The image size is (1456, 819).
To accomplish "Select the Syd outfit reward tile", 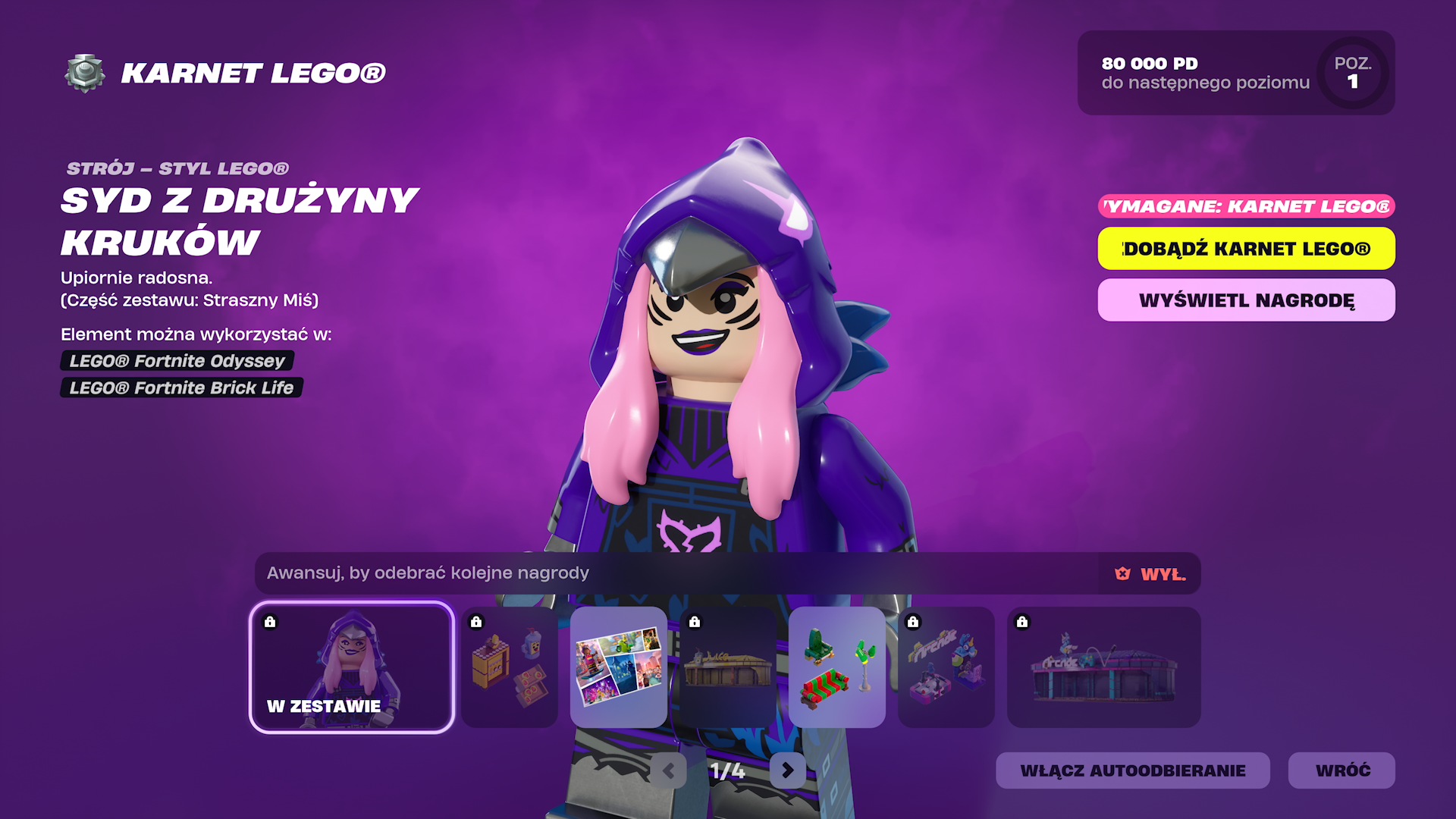I will point(352,667).
